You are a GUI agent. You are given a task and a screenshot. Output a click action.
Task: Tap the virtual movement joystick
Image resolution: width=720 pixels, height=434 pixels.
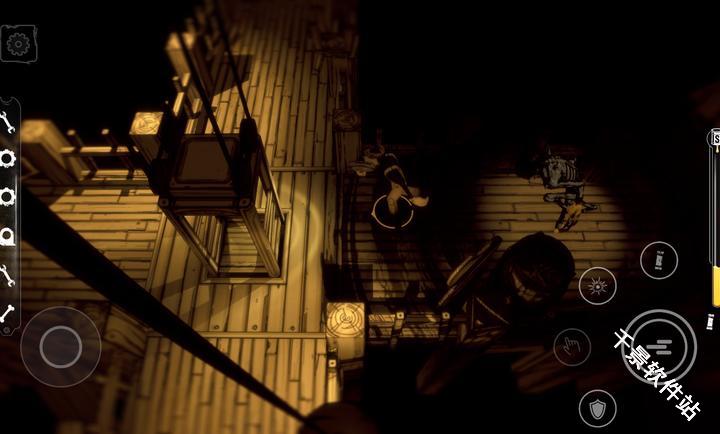[x=60, y=346]
